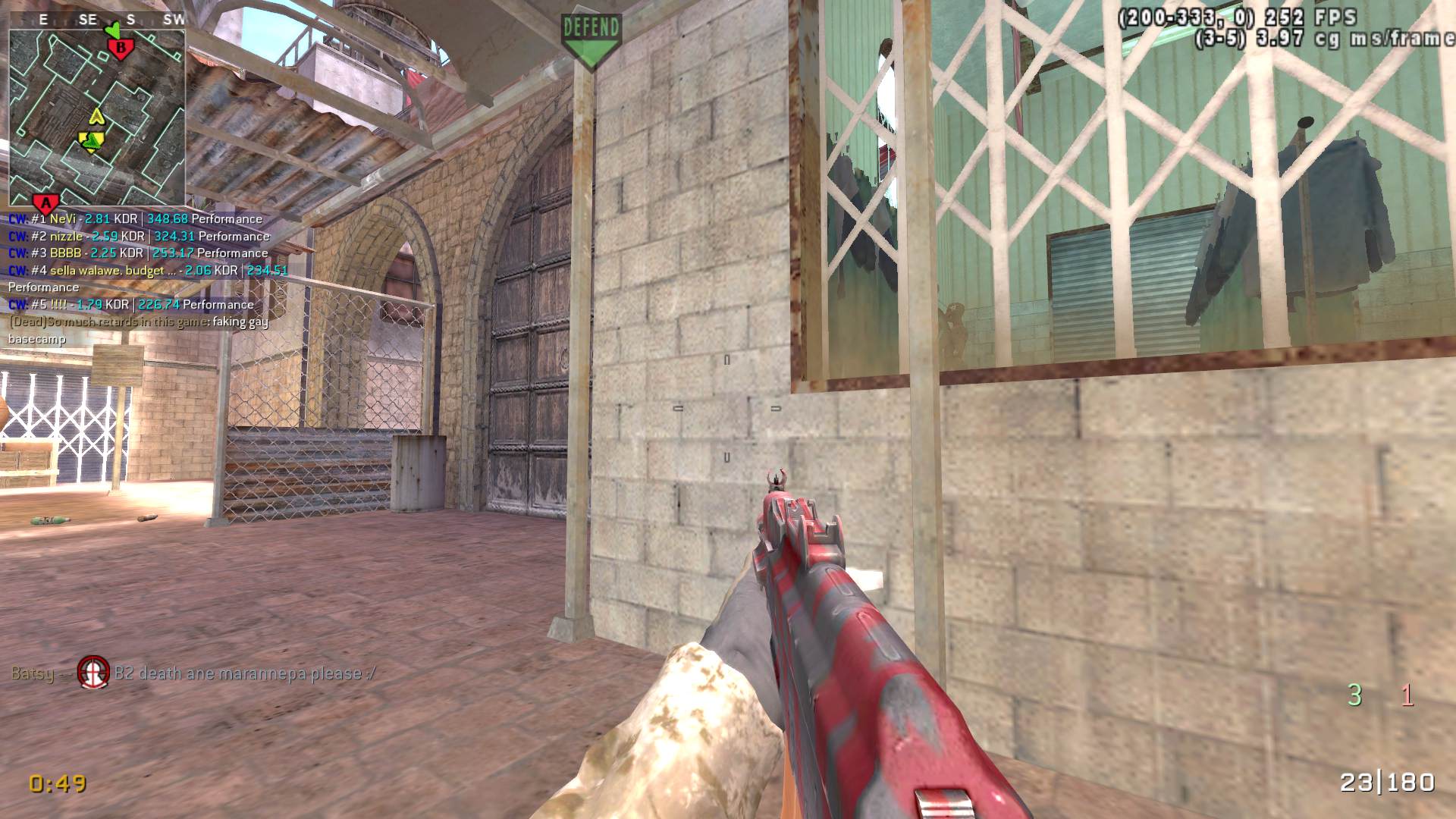Select the #3 BBBB ranking chat line
1456x819 pixels.
[138, 253]
